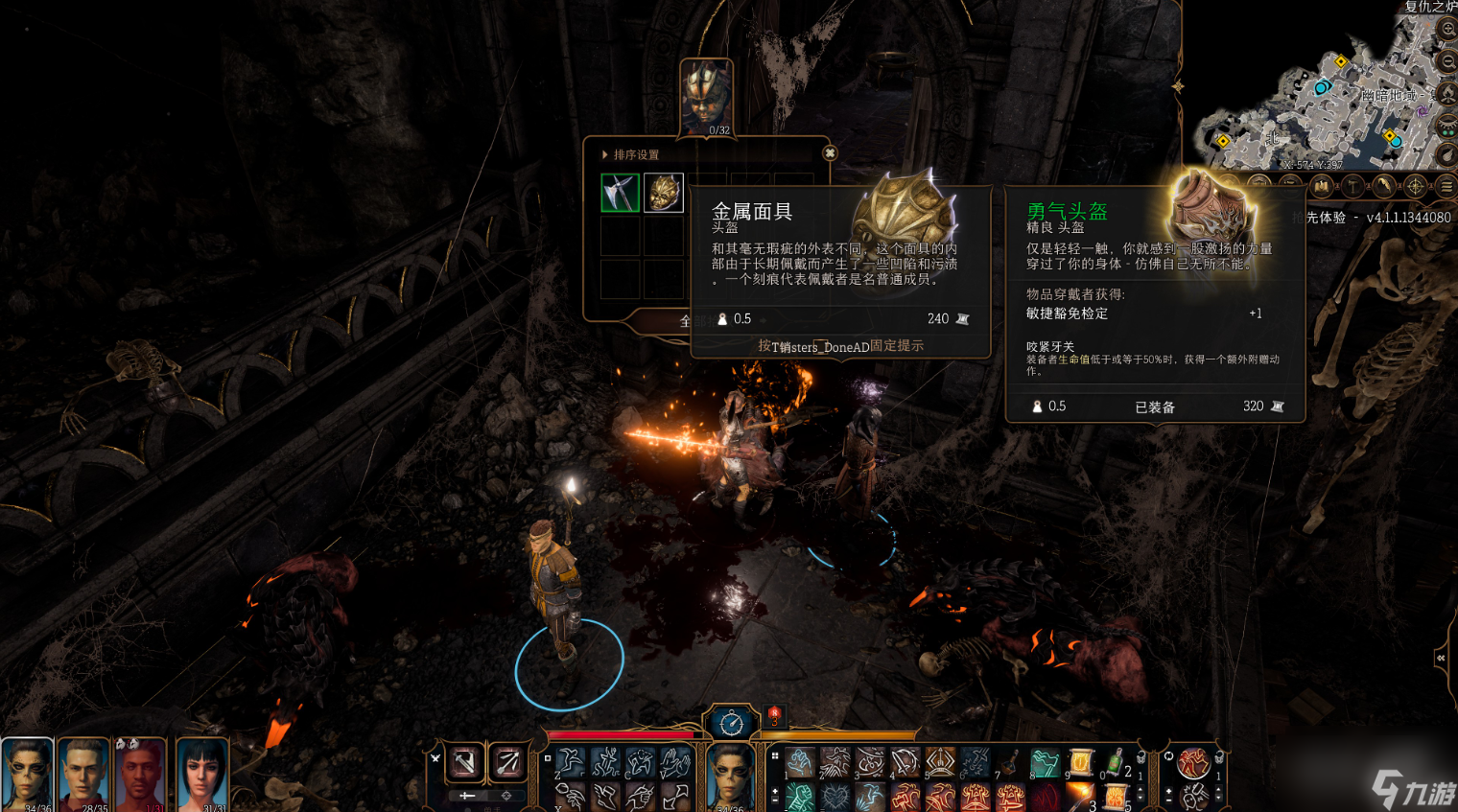The image size is (1458, 812).
Task: Click the melee weapon set slot
Action: pos(465,763)
